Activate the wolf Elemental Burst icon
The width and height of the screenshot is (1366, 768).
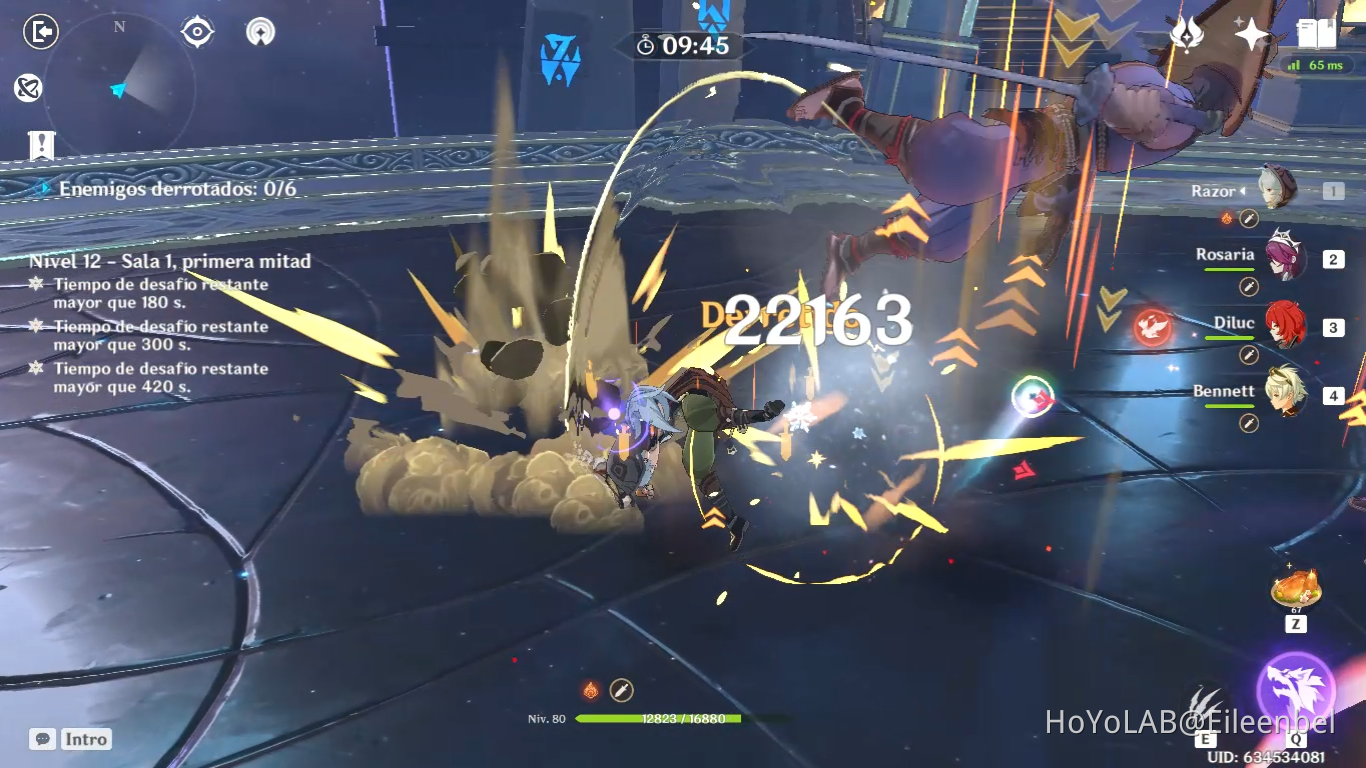[1295, 686]
